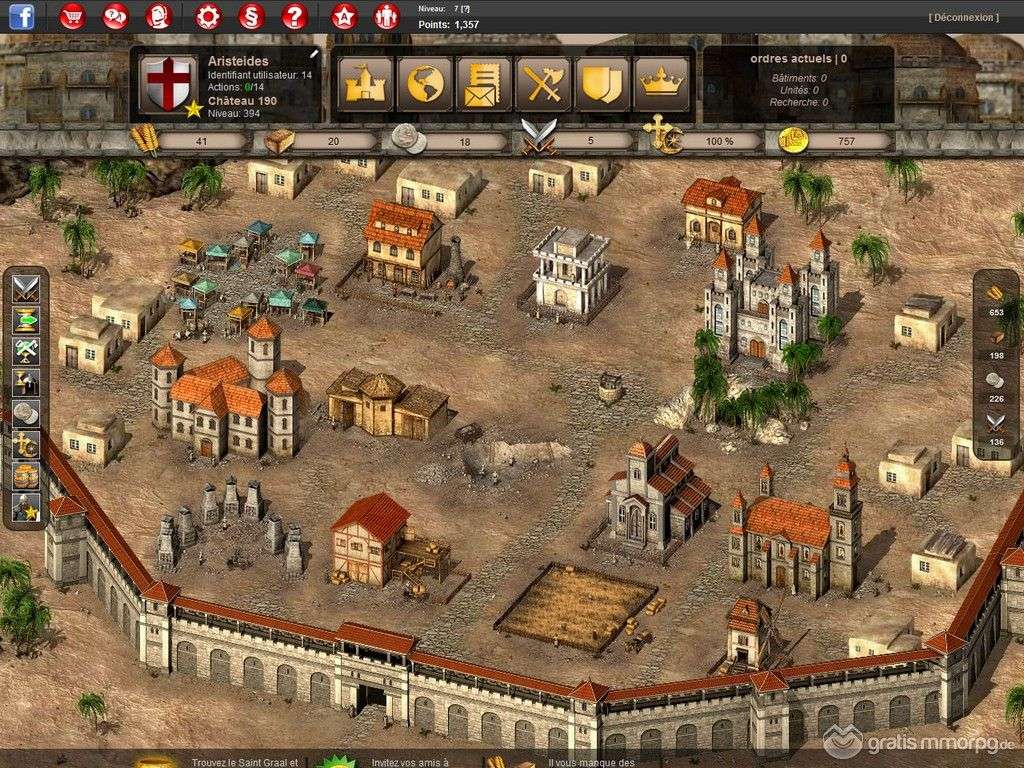Select crossed swords icon in left sidebar
1024x768 pixels.
[26, 289]
